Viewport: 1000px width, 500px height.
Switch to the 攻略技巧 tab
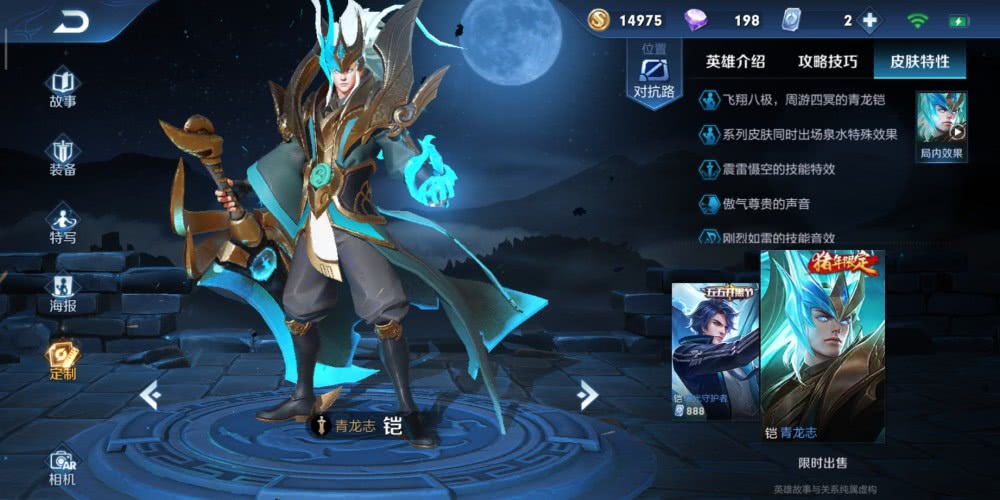pyautogui.click(x=827, y=61)
